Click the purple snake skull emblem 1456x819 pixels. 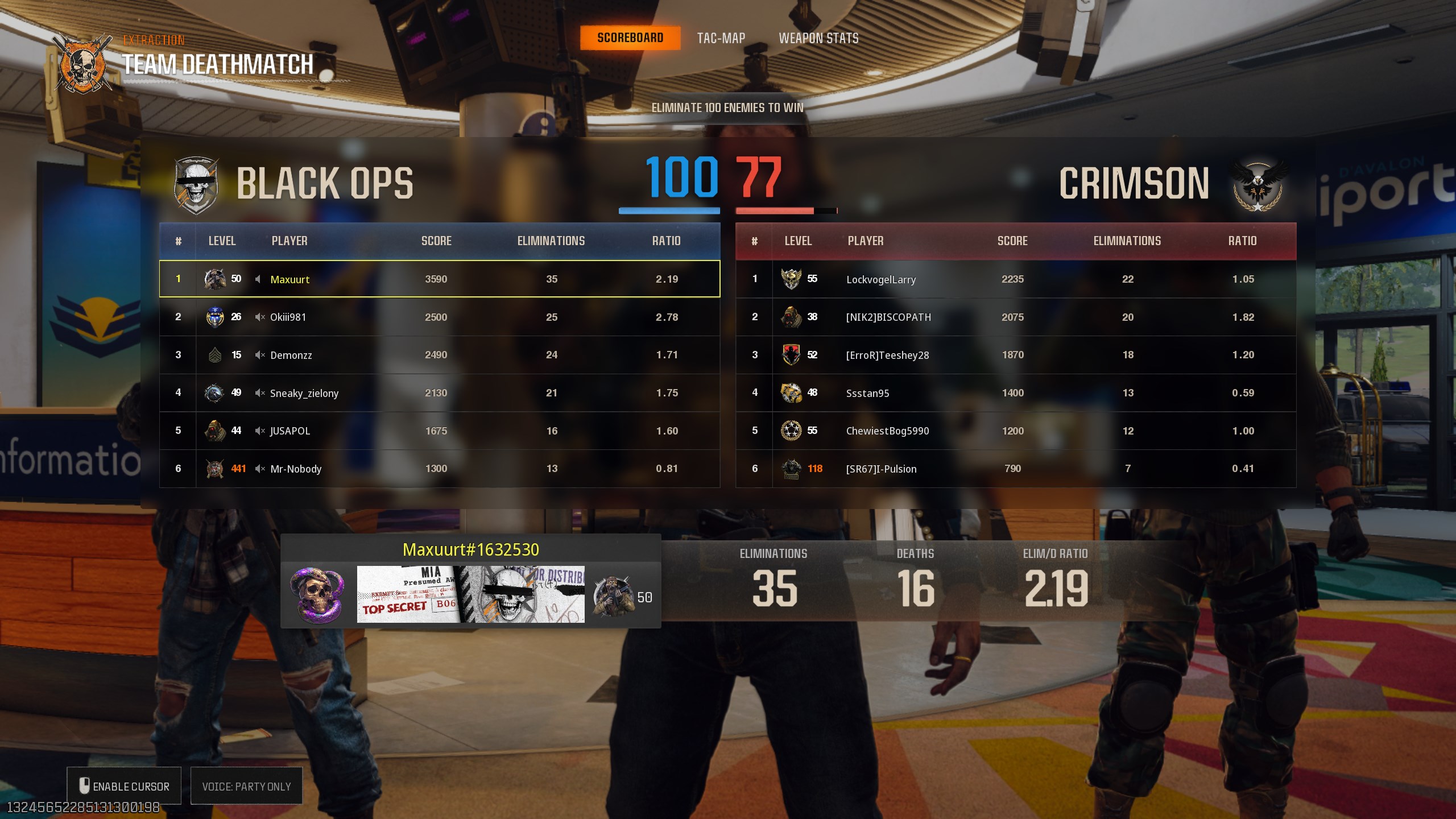317,594
